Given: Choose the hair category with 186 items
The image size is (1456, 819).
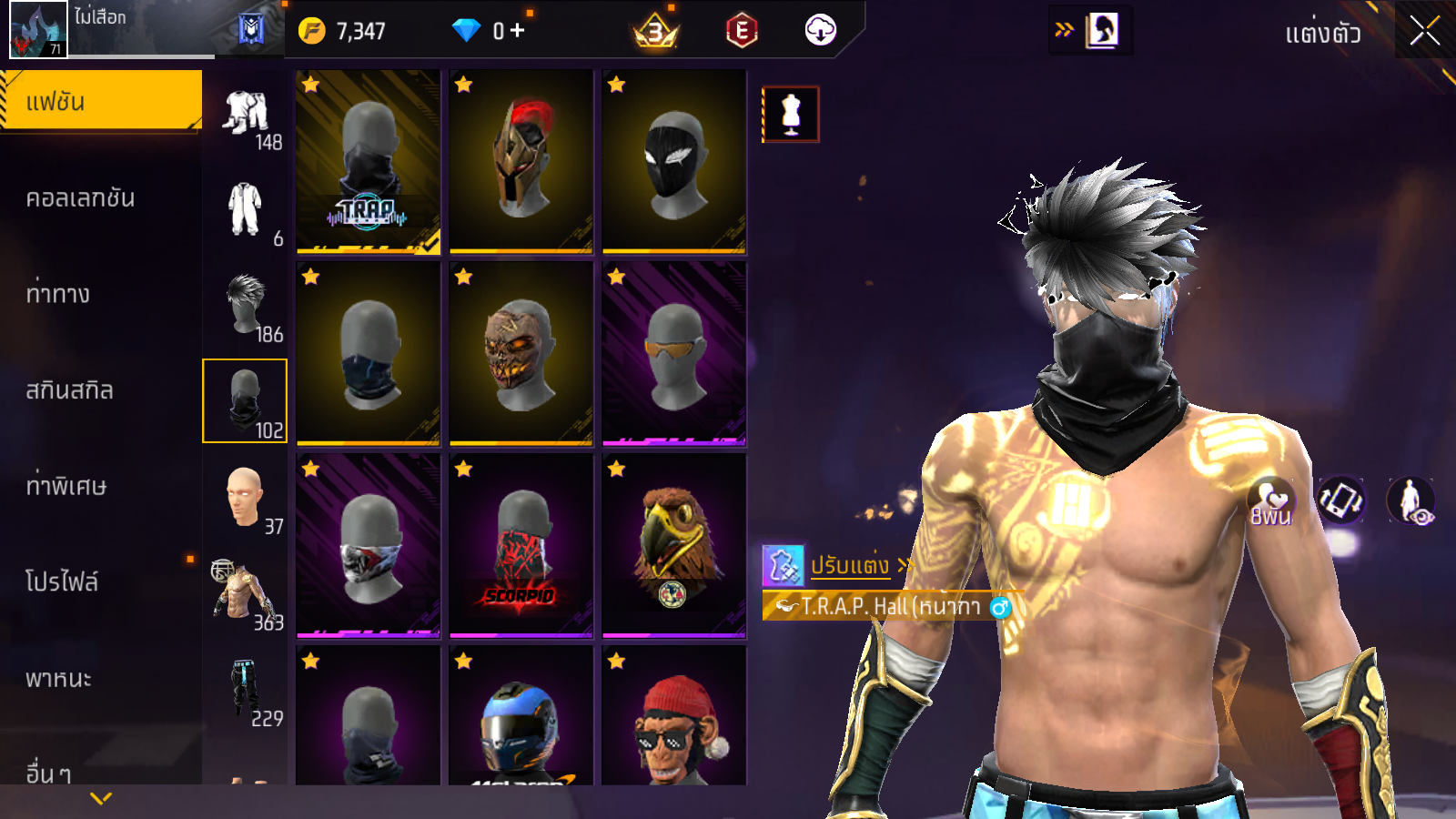Looking at the screenshot, I should (246, 306).
